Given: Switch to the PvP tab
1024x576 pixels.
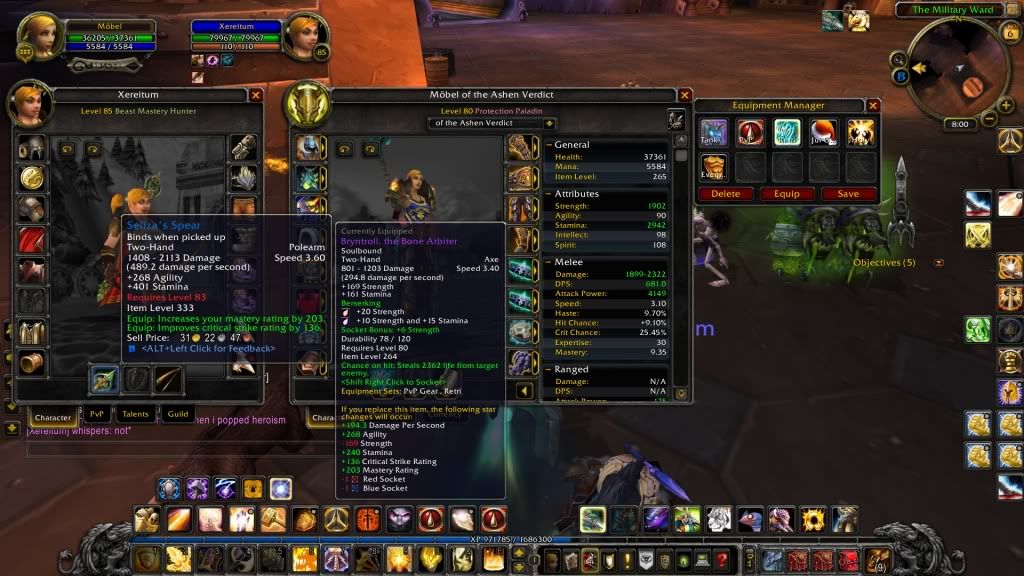Looking at the screenshot, I should point(97,415).
